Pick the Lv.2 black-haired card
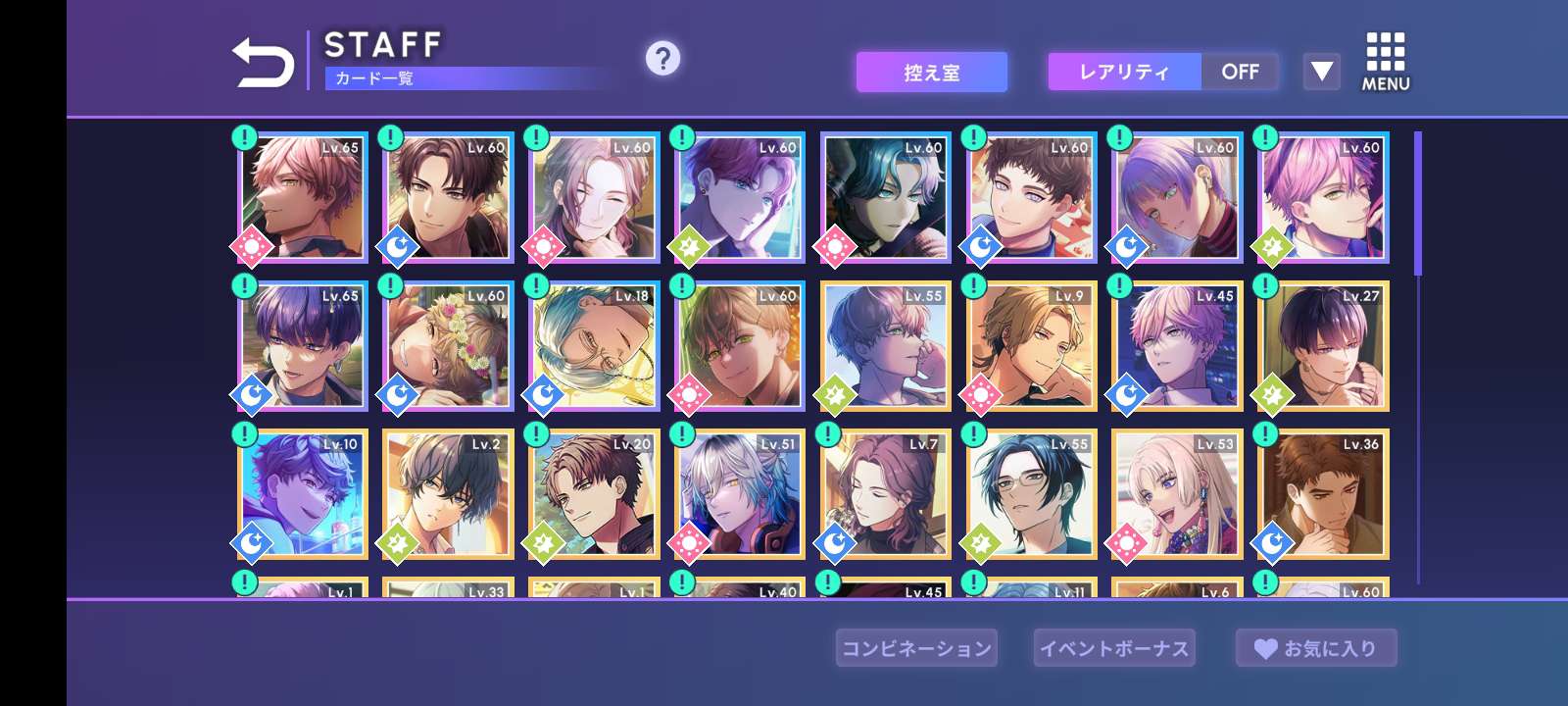The image size is (1568, 706). [x=448, y=493]
